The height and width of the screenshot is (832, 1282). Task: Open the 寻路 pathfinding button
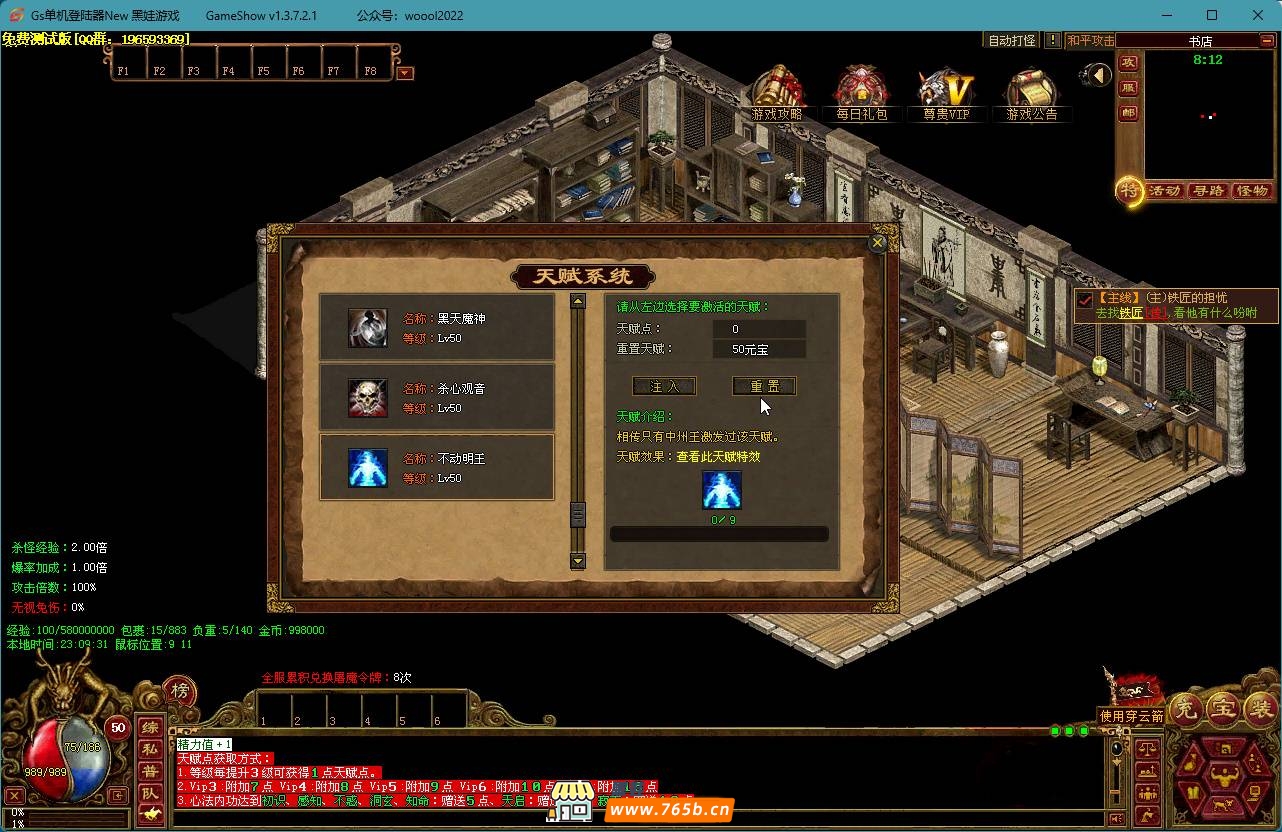[x=1208, y=191]
